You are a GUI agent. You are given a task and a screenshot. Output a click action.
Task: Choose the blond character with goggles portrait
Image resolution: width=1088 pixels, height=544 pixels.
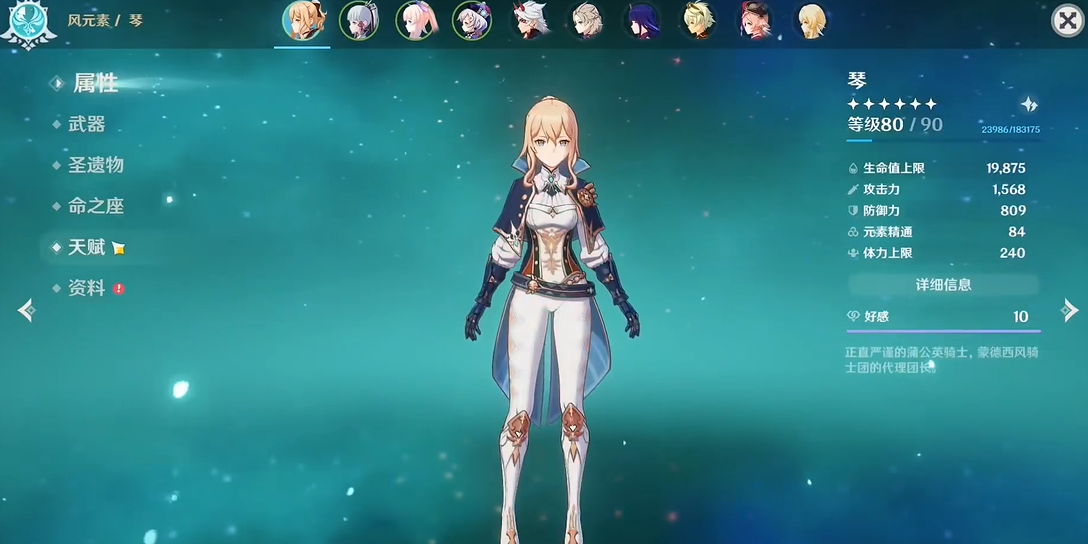699,20
